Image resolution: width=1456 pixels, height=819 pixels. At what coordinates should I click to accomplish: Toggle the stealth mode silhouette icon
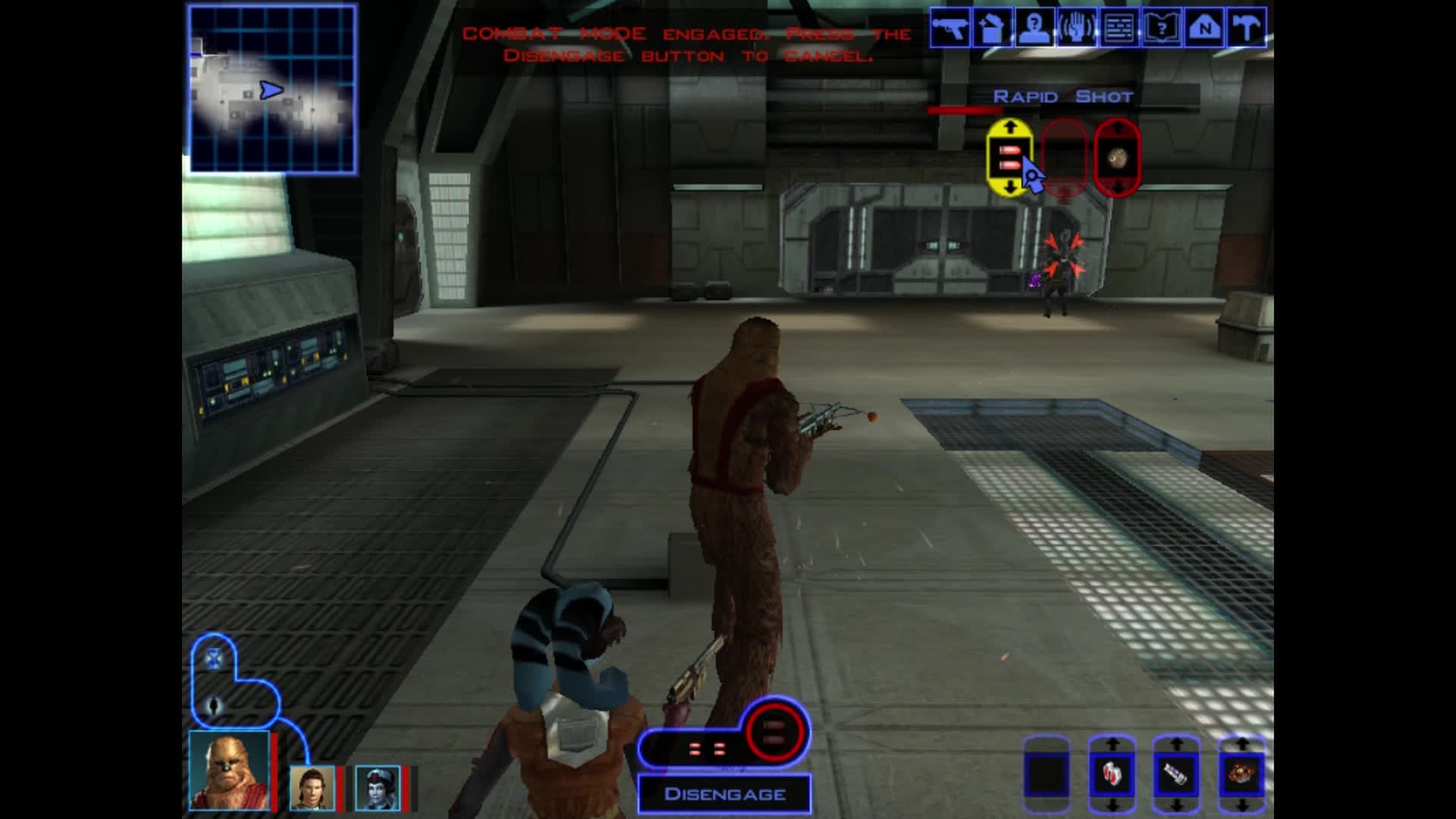coord(214,706)
